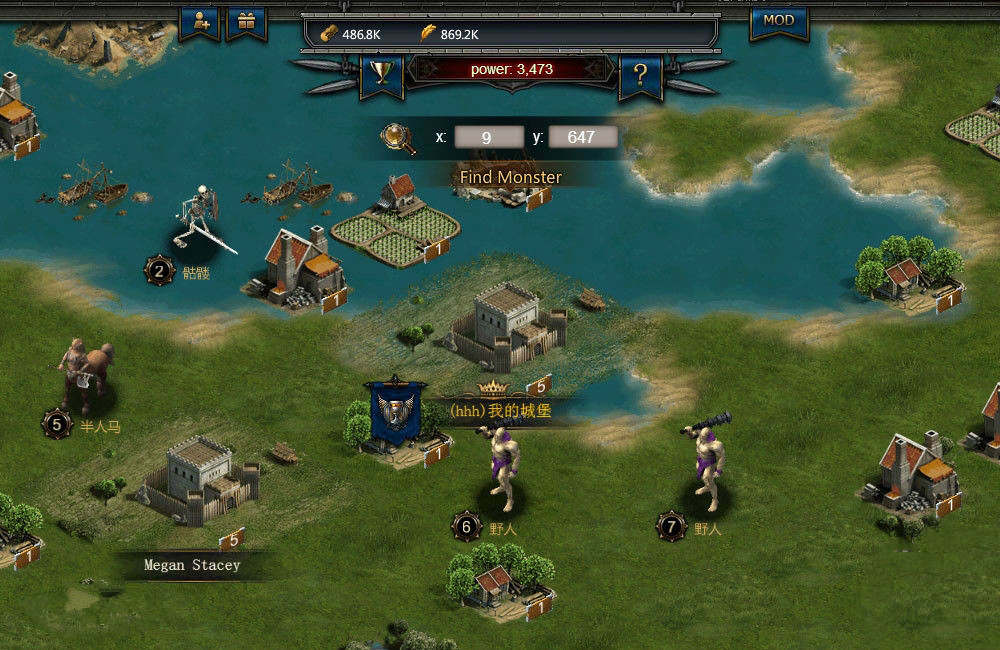Open the add friend icon
The width and height of the screenshot is (1000, 650).
click(199, 22)
